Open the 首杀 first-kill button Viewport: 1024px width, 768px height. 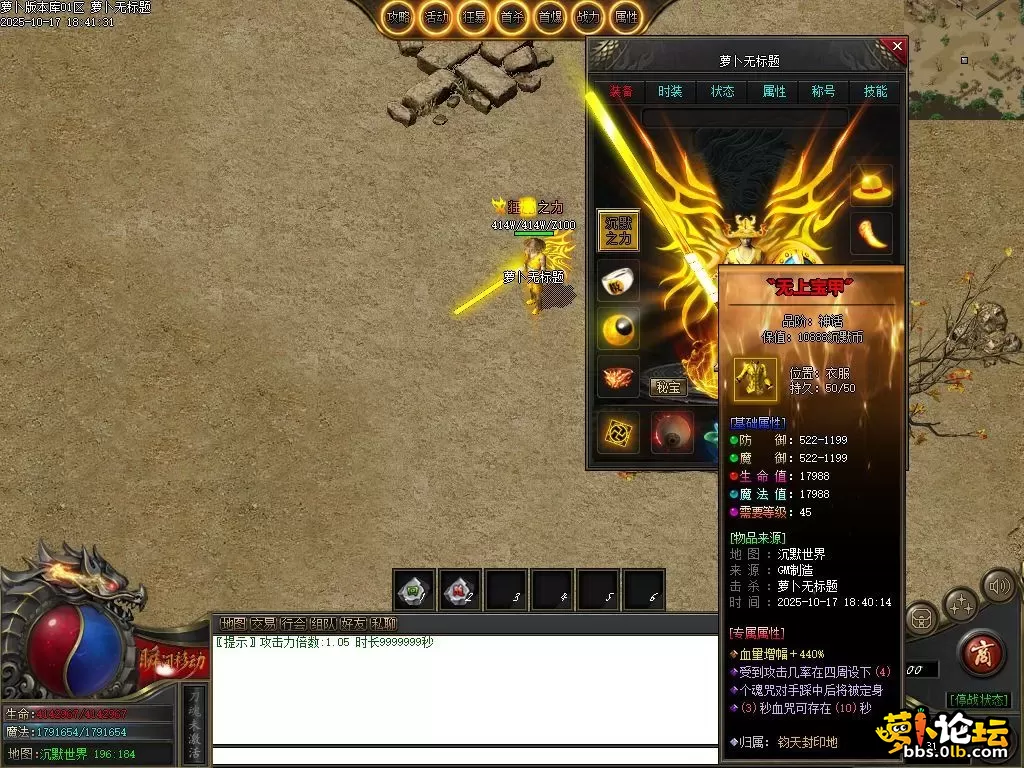pos(512,17)
